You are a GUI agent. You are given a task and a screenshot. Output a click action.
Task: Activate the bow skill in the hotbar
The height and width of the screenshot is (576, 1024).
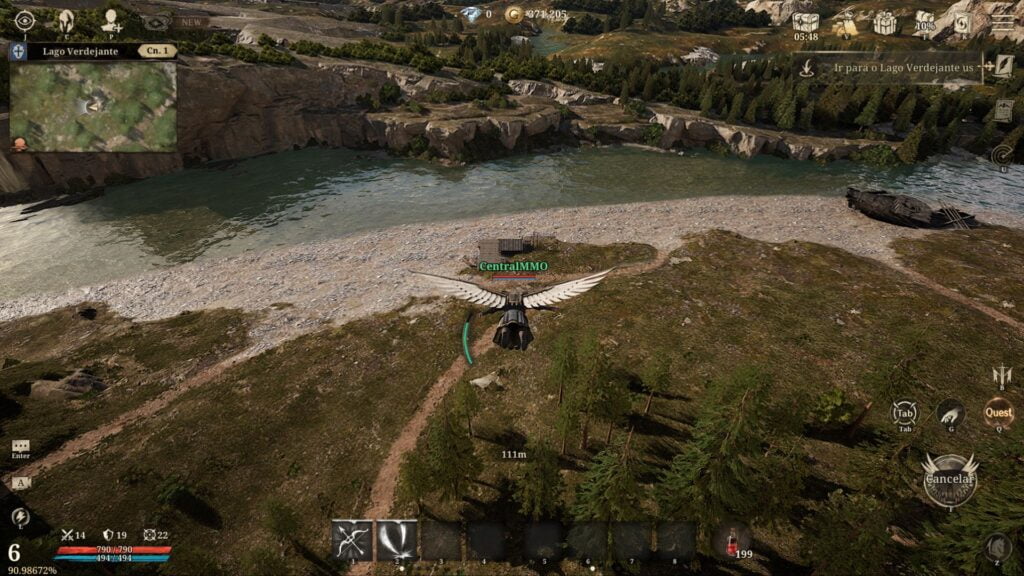[x=352, y=540]
